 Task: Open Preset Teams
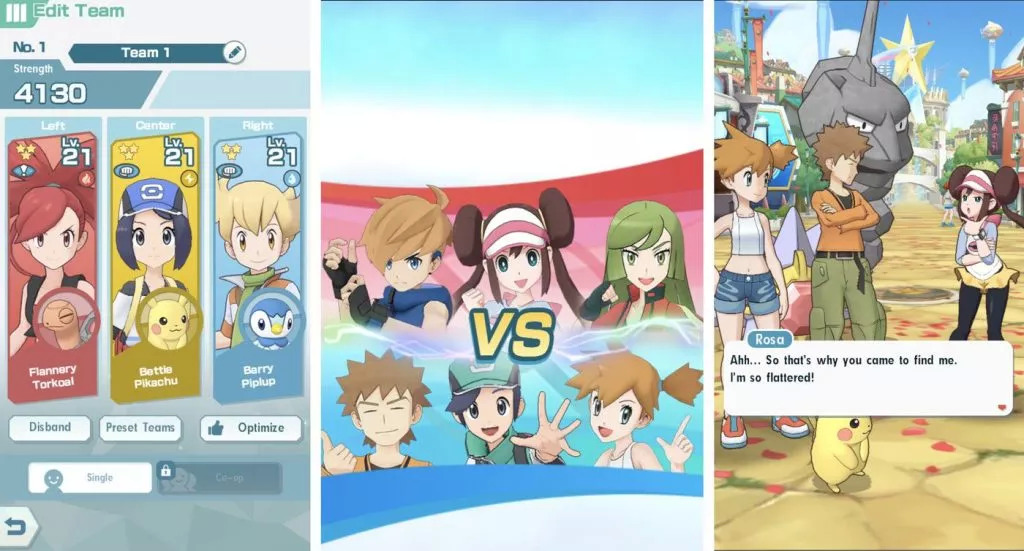[x=140, y=428]
